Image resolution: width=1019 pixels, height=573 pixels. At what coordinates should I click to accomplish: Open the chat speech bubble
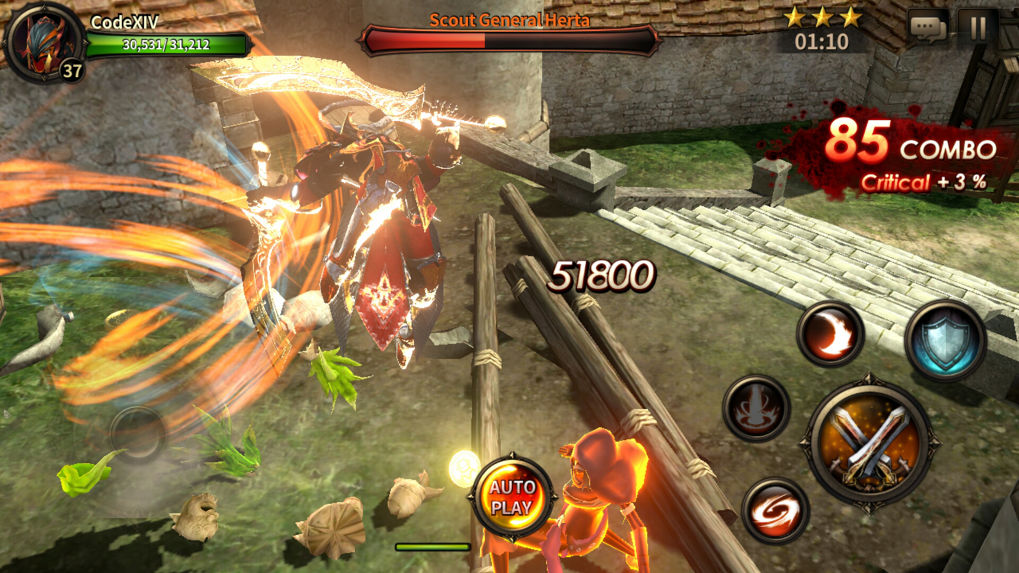(x=927, y=28)
